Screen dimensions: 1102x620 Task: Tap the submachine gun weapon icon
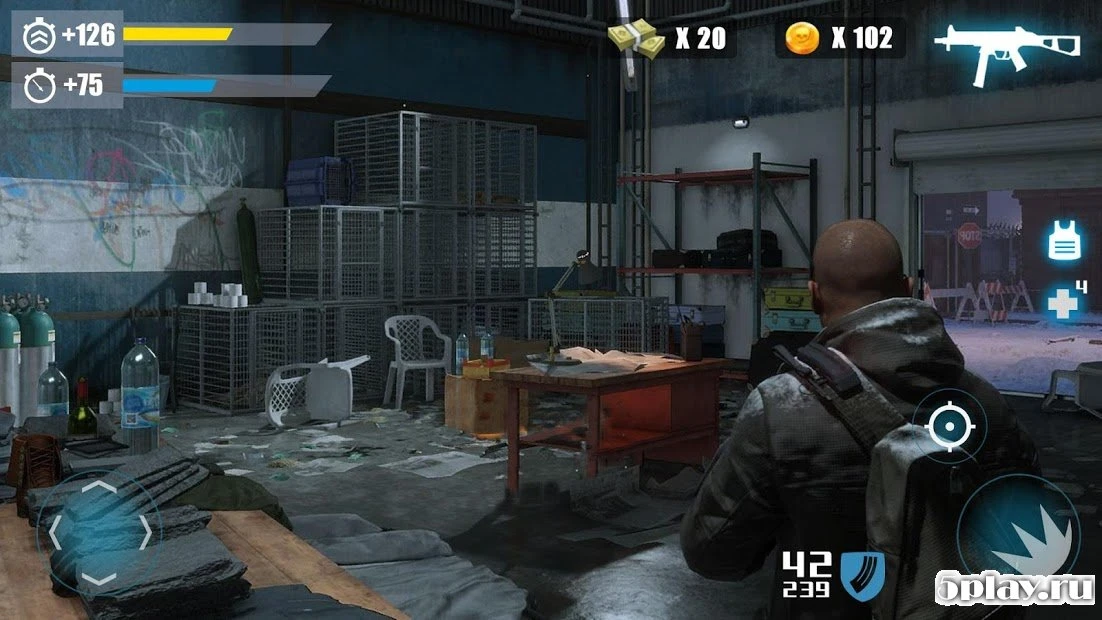coord(1007,46)
